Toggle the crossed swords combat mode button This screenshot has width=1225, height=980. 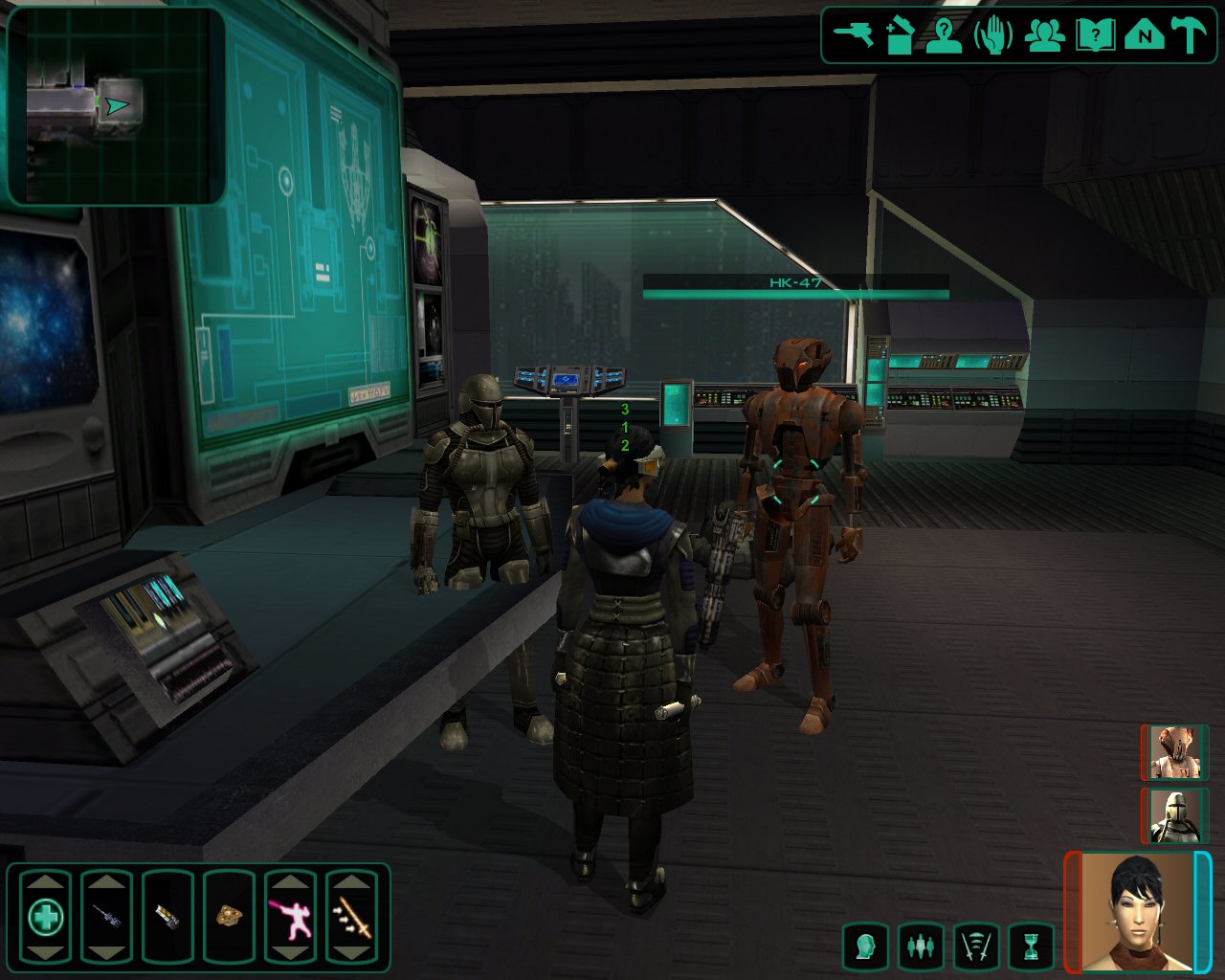[x=975, y=947]
